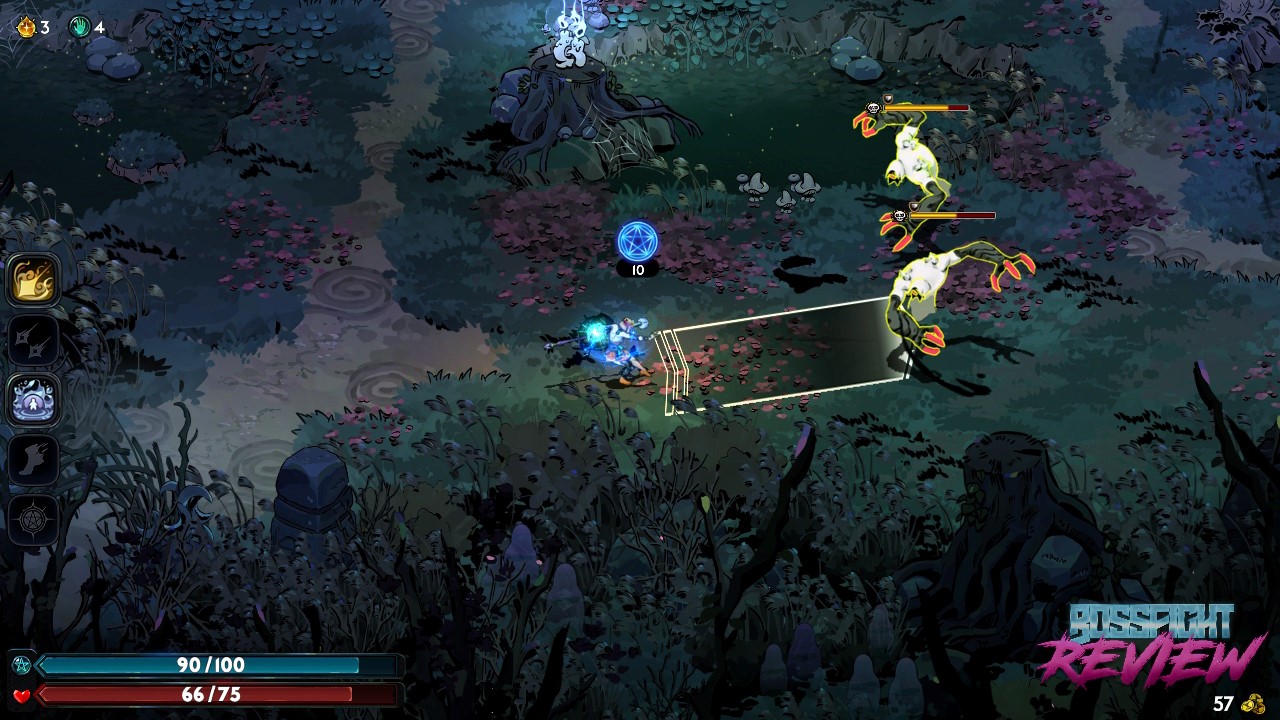Select the empty pentagram Magick slot

(34, 520)
